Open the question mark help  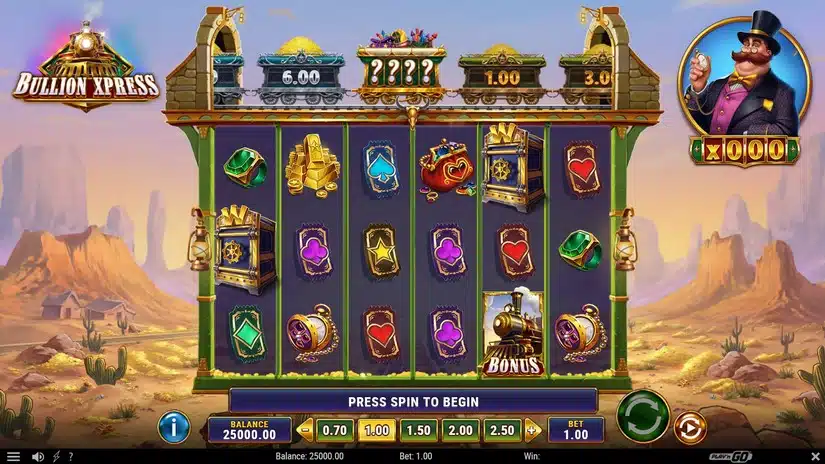point(70,457)
